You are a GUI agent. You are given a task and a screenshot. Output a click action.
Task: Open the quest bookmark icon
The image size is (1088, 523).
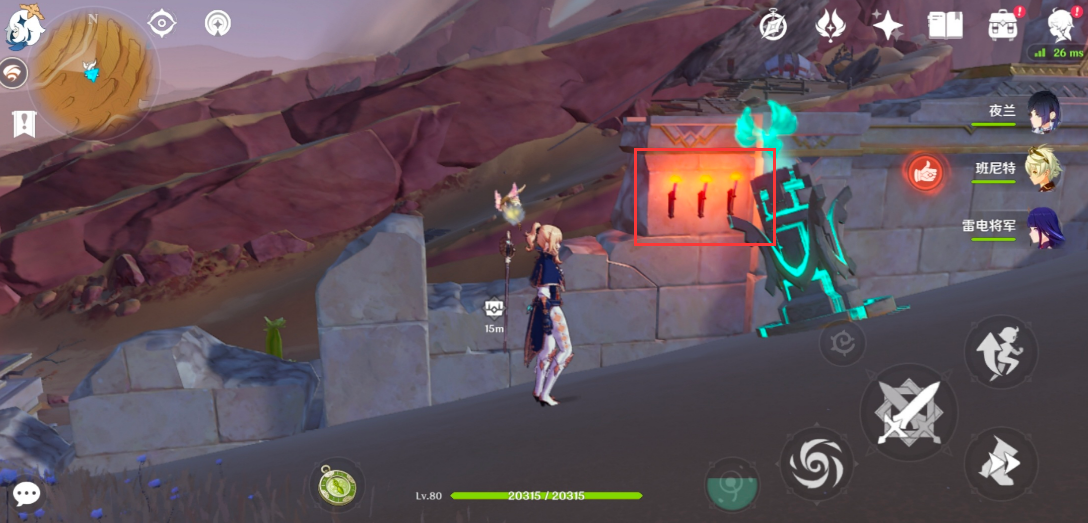[x=23, y=124]
